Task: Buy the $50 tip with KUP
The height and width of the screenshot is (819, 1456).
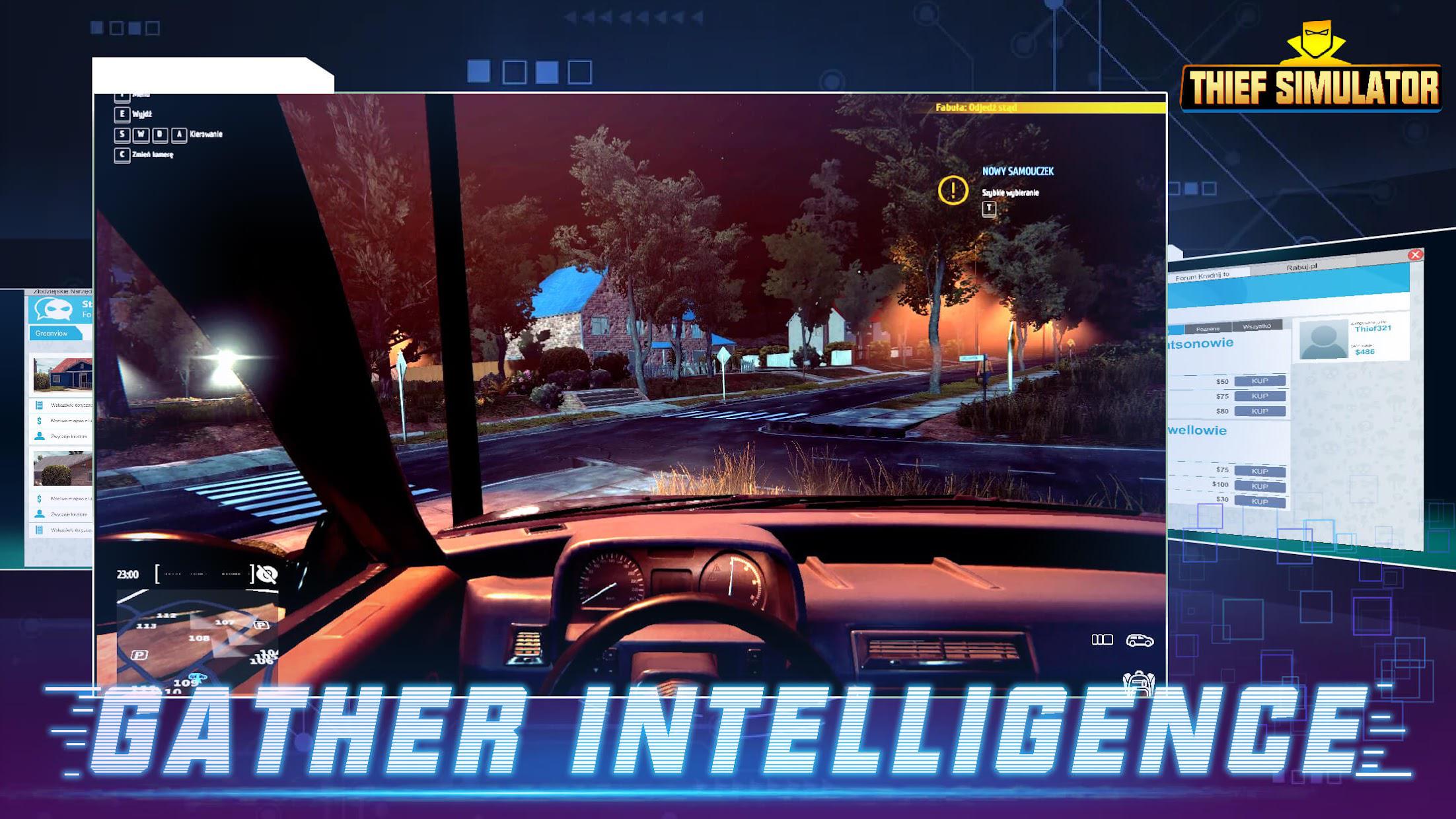Action: click(x=1259, y=381)
